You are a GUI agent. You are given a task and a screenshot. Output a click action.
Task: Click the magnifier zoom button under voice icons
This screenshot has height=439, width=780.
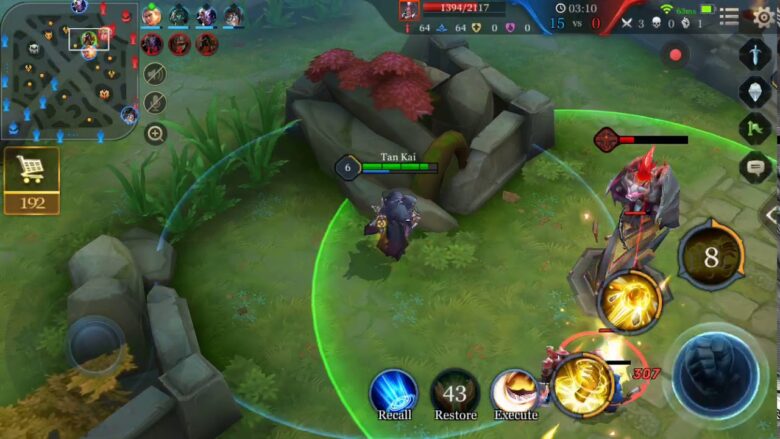click(155, 133)
